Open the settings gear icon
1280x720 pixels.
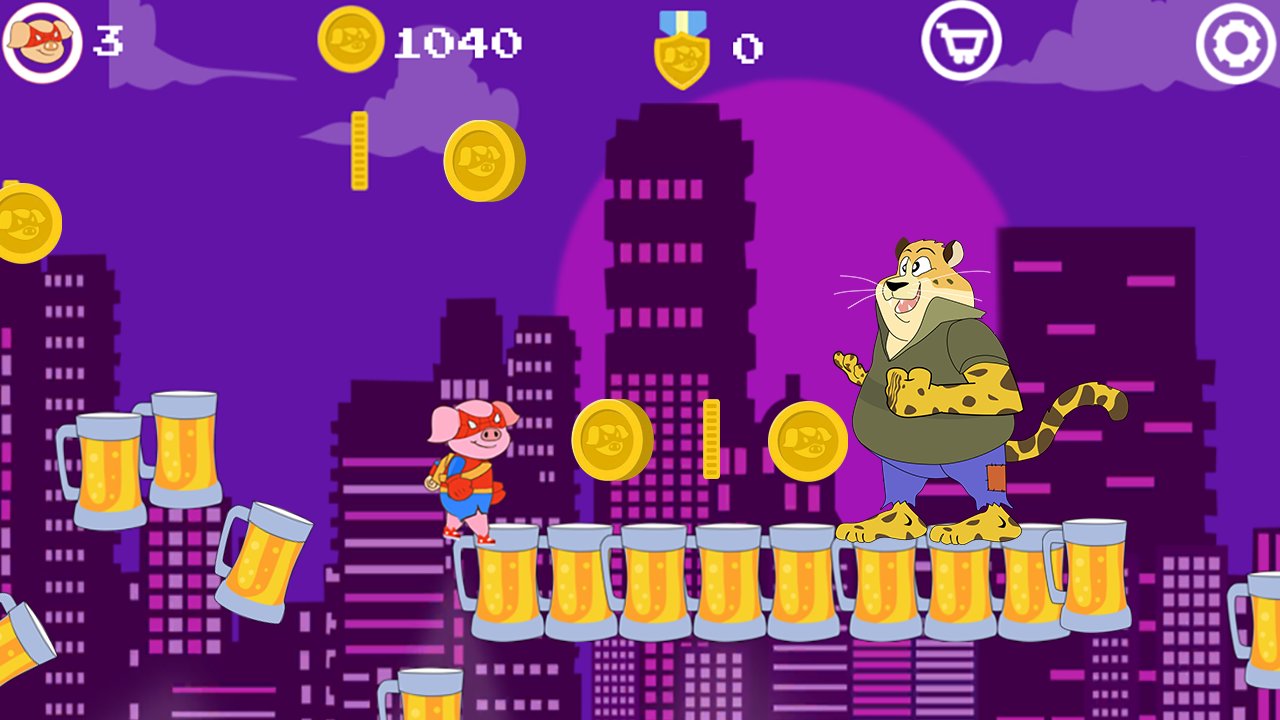tap(1232, 42)
